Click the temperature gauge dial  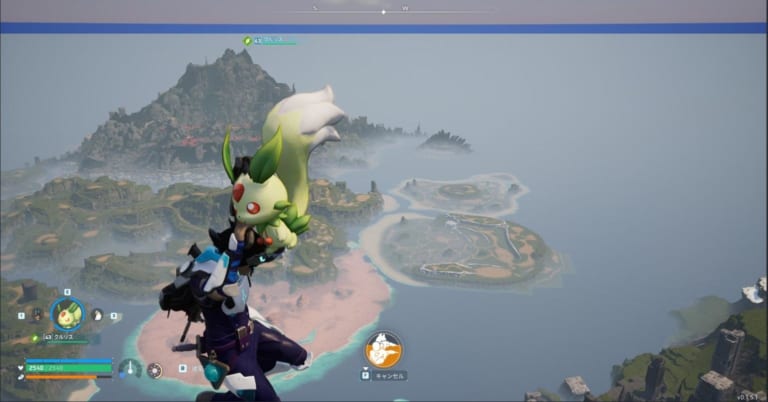pyautogui.click(x=129, y=369)
